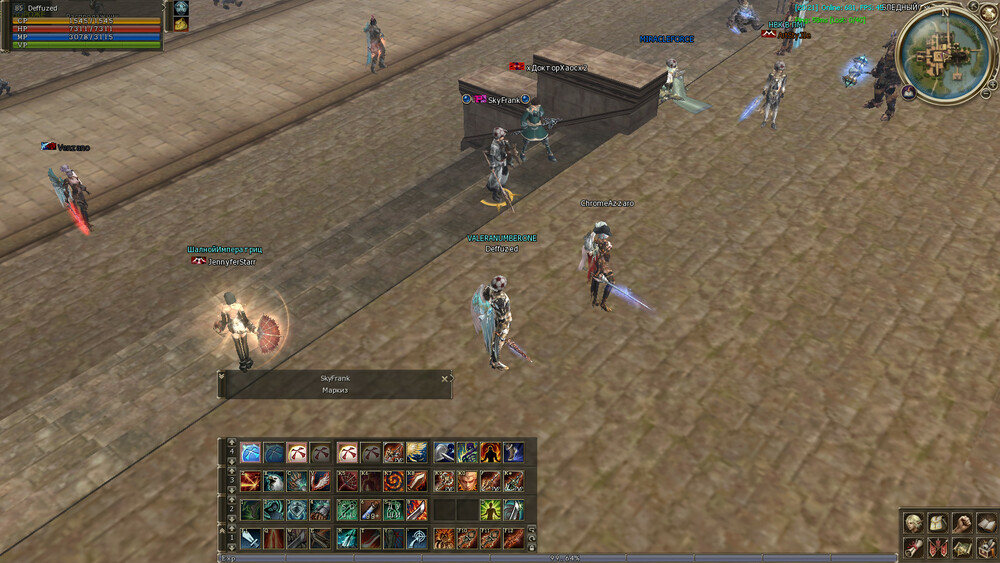This screenshot has width=1000, height=563.
Task: Open the clan red banners icon
Action: point(937,547)
